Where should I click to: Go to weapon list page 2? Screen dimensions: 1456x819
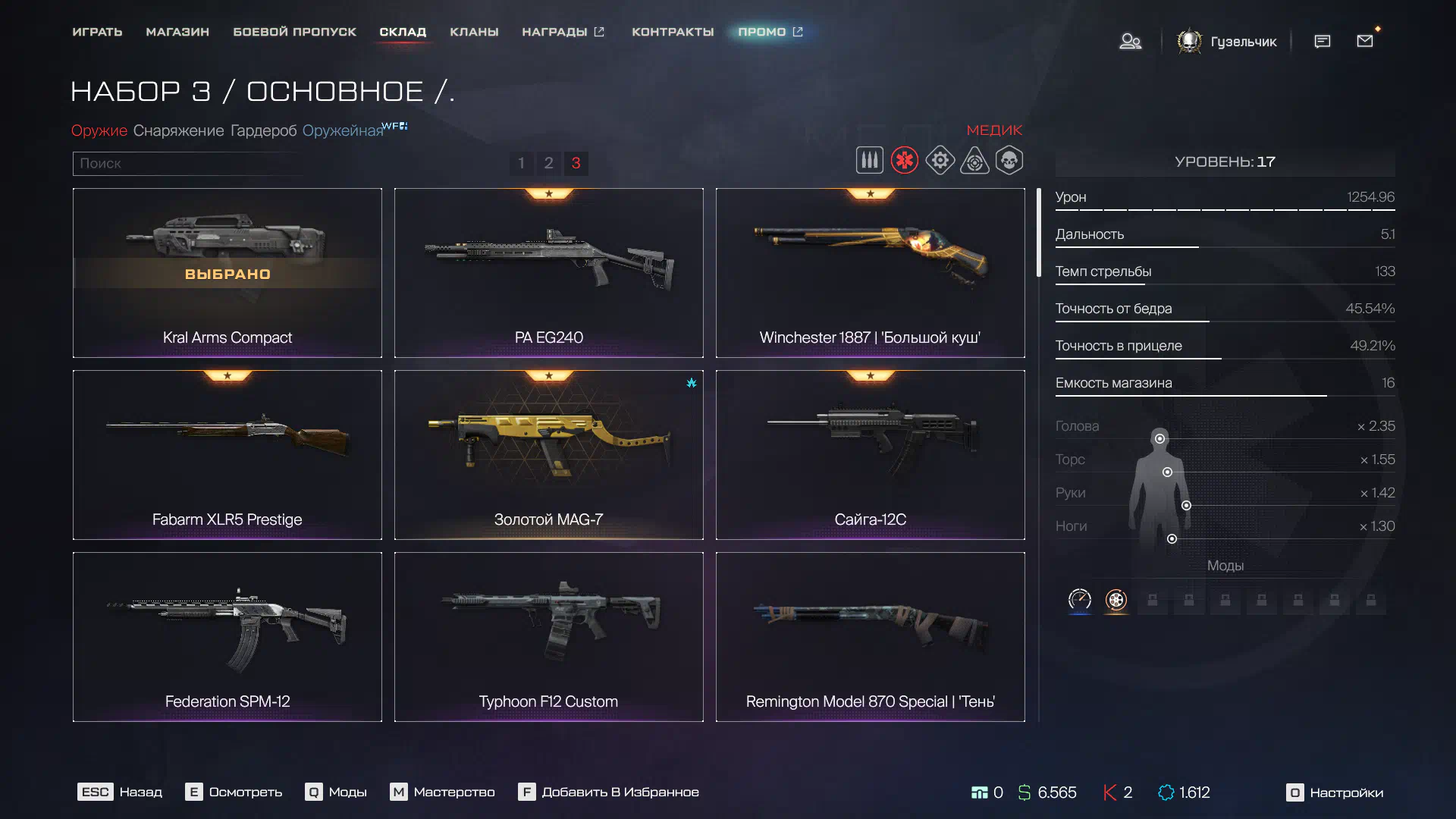point(548,163)
